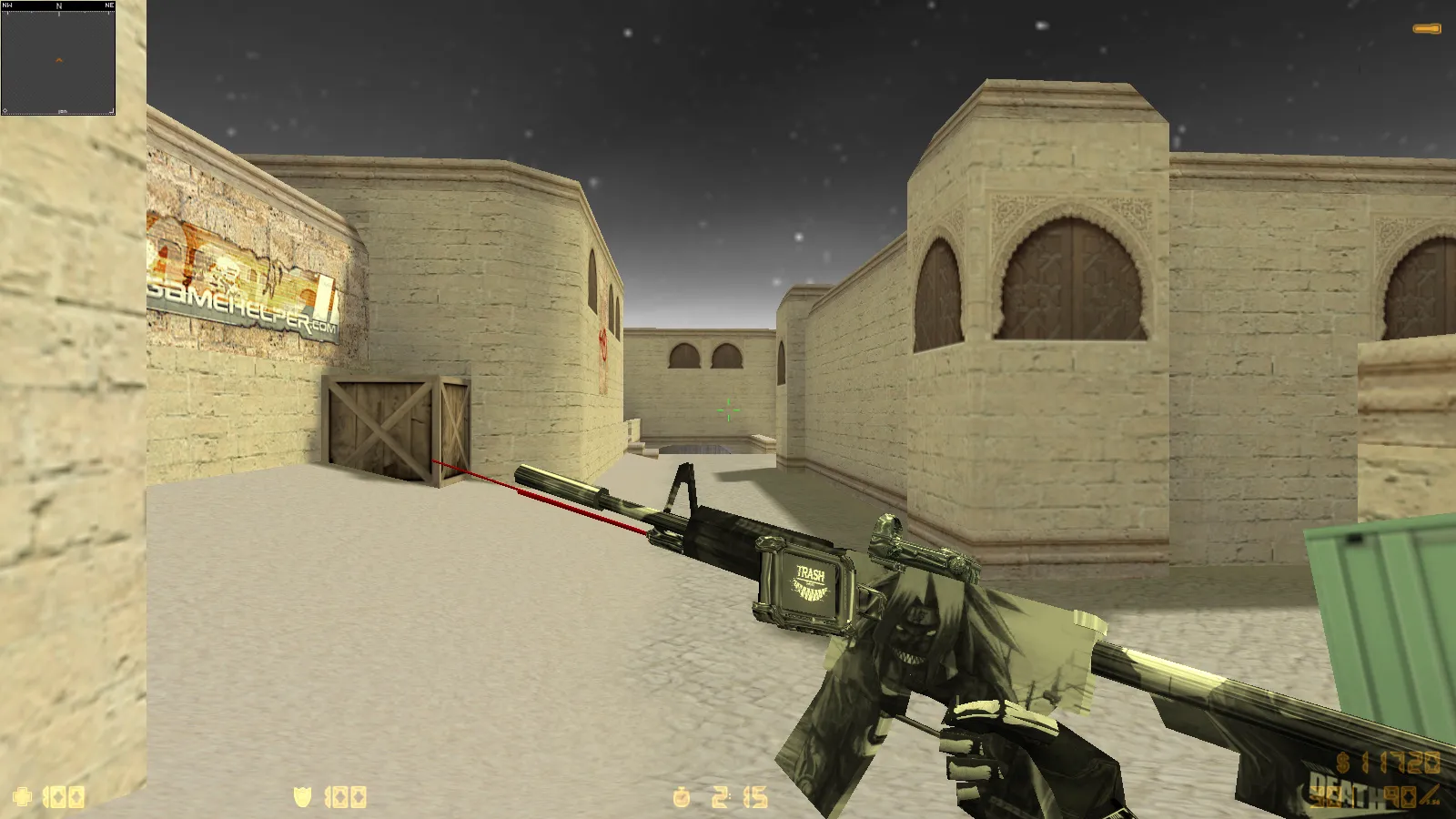Select the orange player arrow on the radar
The image size is (1456, 819).
tap(58, 60)
